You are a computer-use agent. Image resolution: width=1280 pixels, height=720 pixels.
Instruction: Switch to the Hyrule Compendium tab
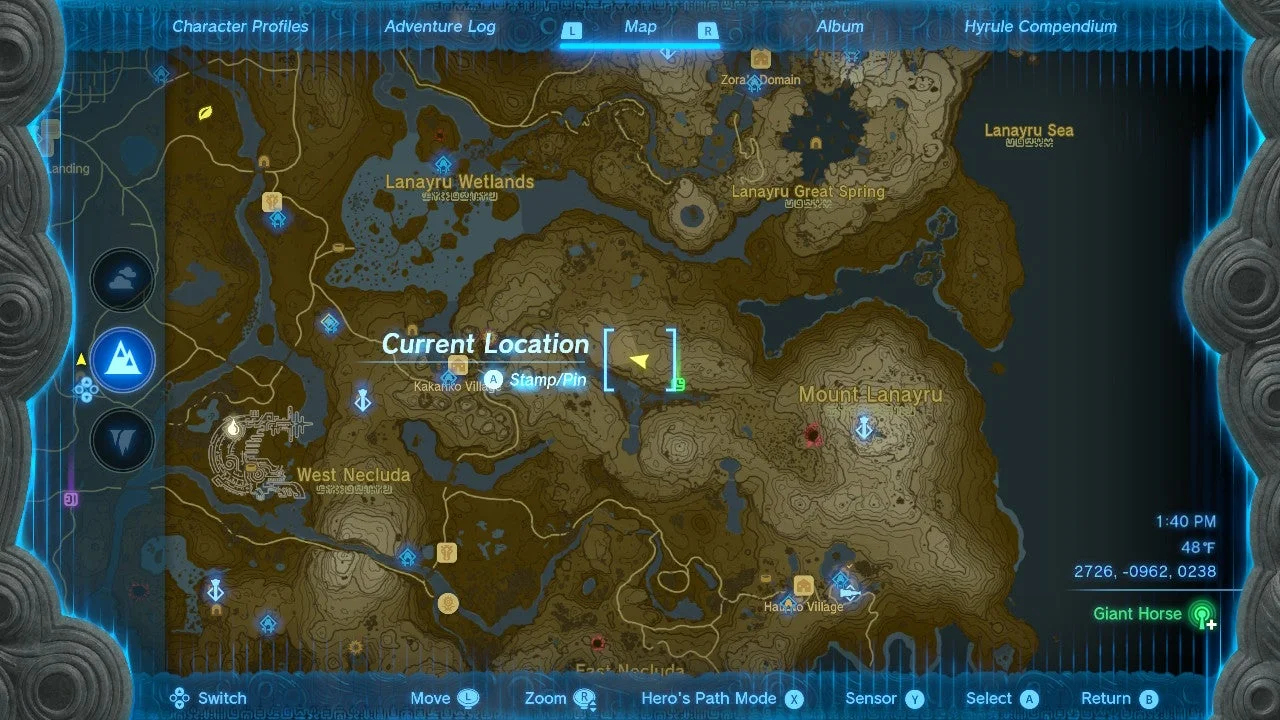click(x=1039, y=26)
